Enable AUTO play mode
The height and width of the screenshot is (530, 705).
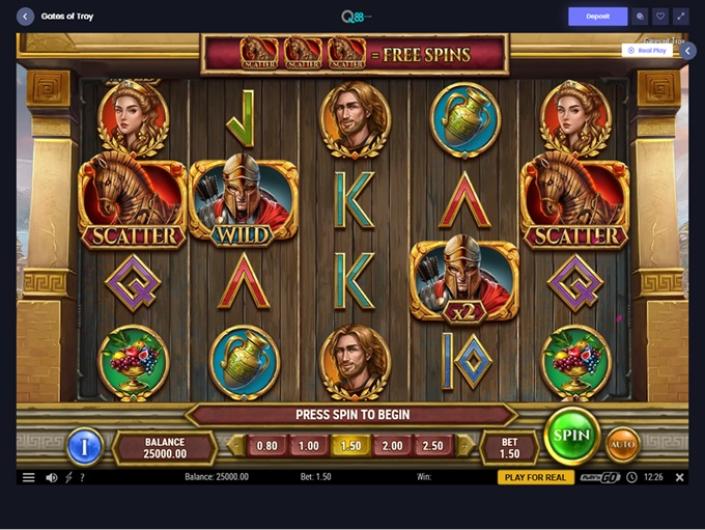coord(623,444)
